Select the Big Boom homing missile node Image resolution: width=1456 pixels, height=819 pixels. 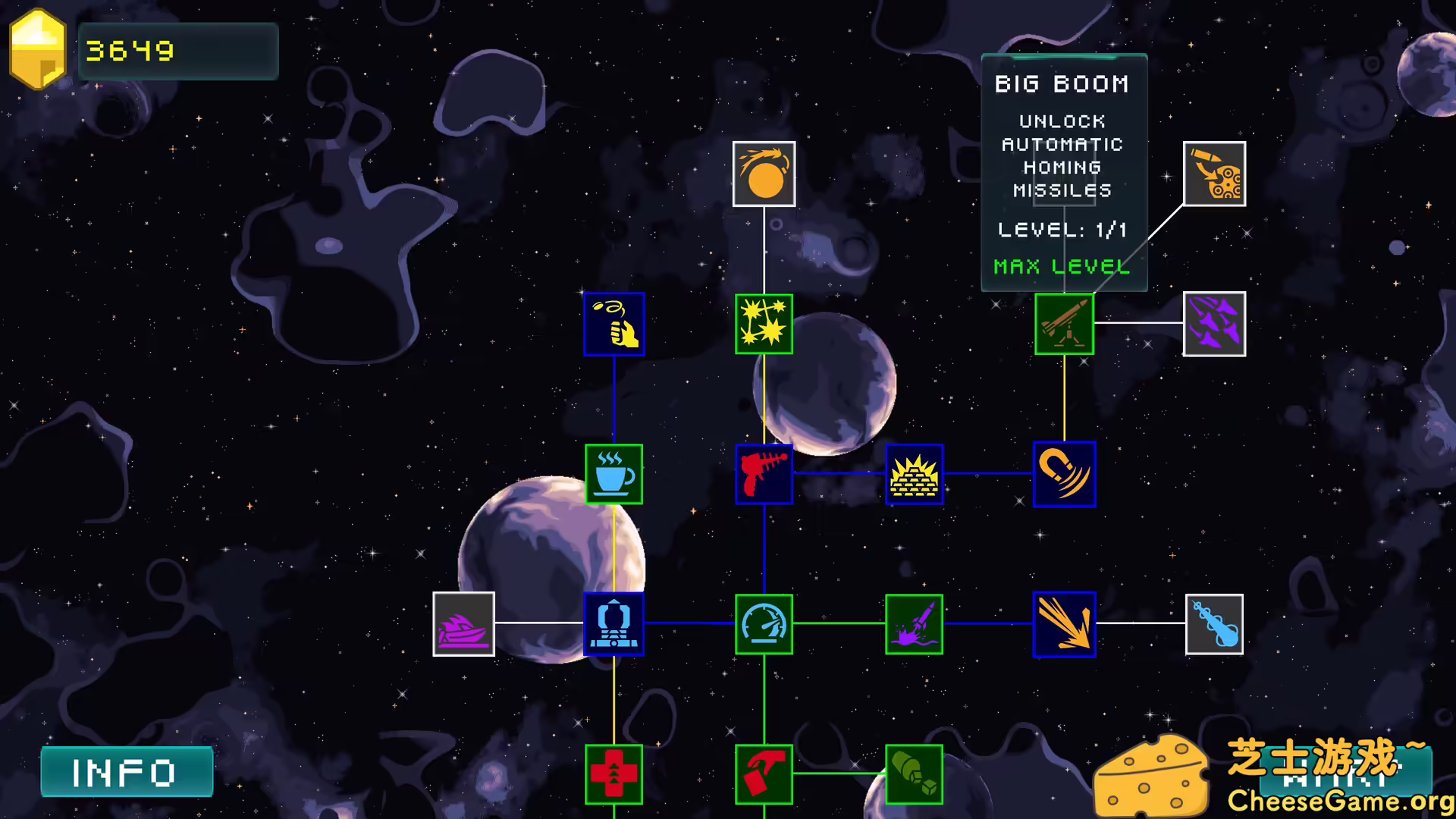(1064, 324)
